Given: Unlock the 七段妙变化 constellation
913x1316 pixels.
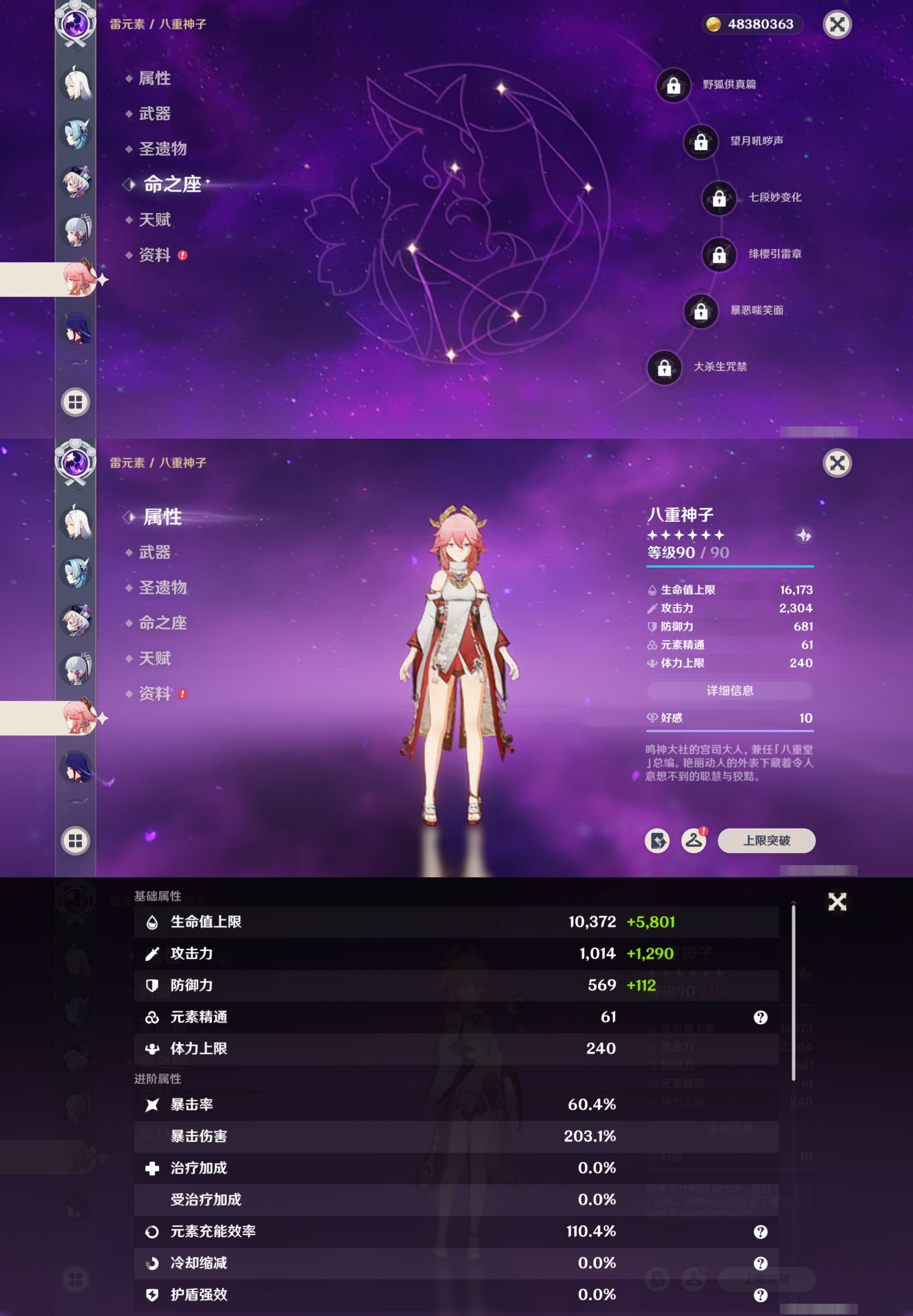Looking at the screenshot, I should click(x=719, y=199).
